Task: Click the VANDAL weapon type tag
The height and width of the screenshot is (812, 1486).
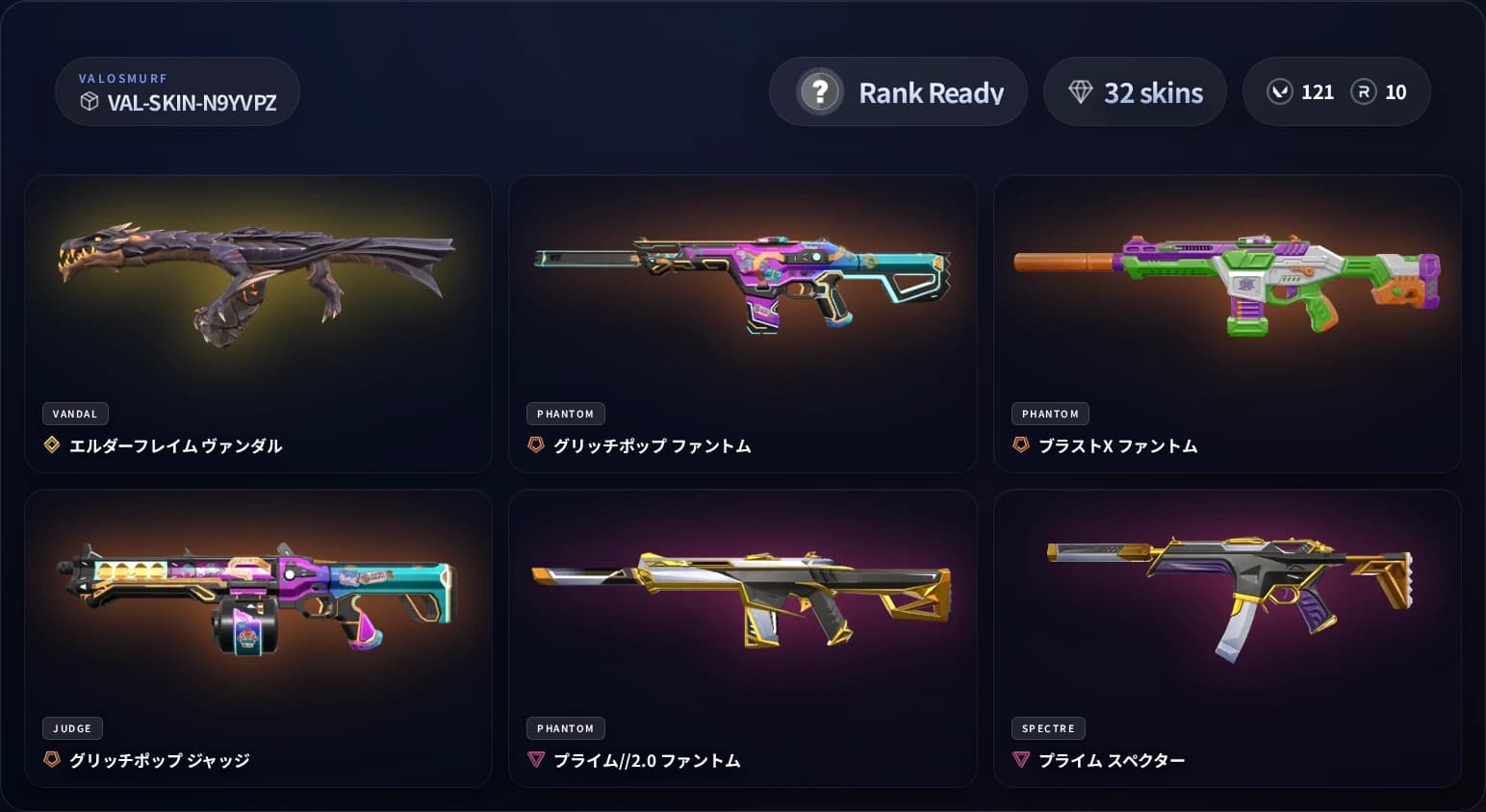Action: tap(75, 414)
